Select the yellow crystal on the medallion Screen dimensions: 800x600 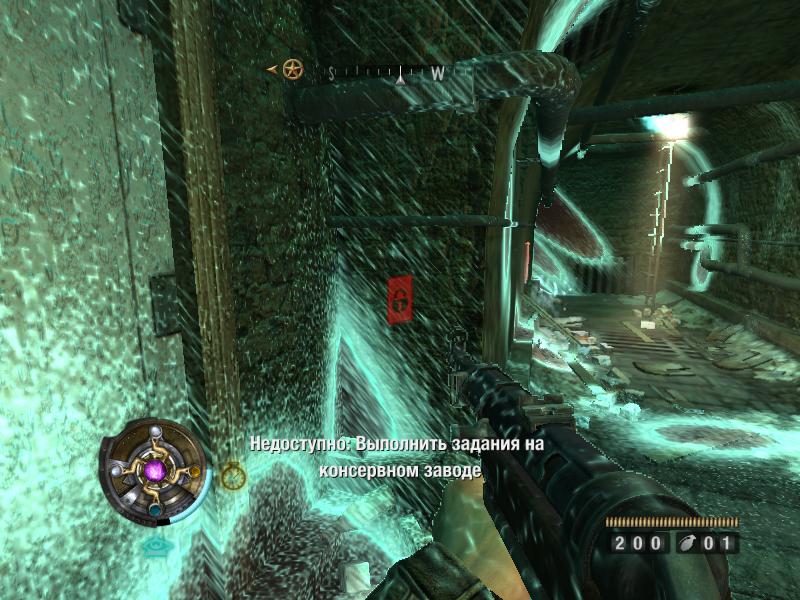click(196, 472)
